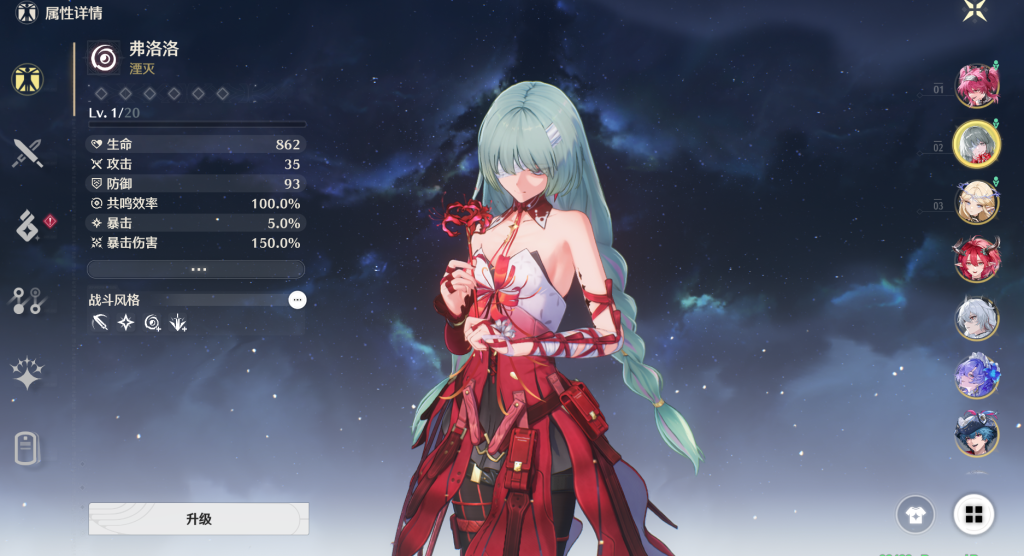Choose the pink-haired character in slot 01
The height and width of the screenshot is (556, 1024).
point(975,86)
